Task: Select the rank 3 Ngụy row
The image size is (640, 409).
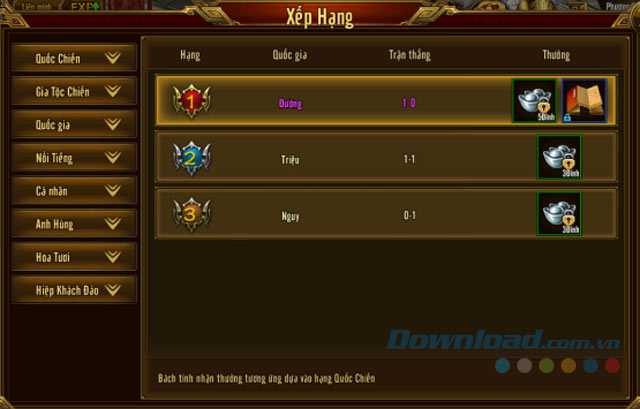Action: (x=330, y=214)
